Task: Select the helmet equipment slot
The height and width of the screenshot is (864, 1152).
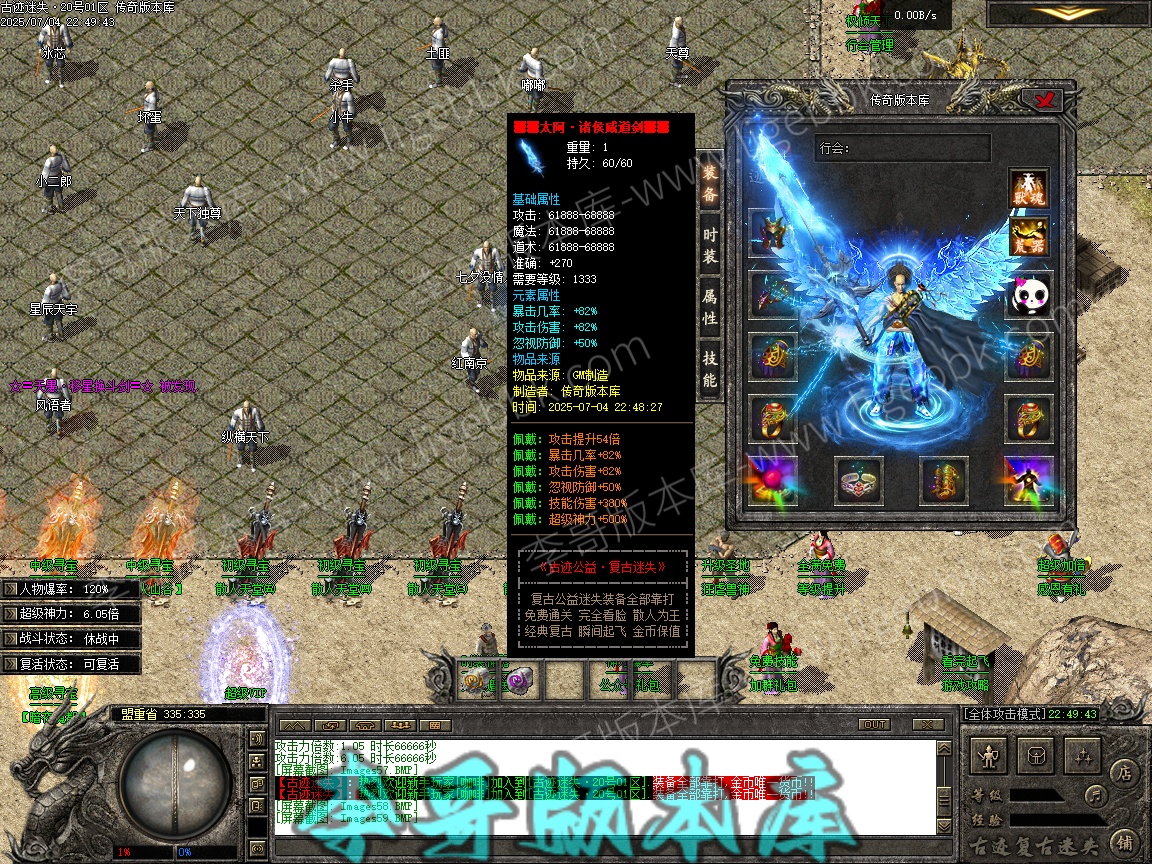Action: (x=772, y=233)
